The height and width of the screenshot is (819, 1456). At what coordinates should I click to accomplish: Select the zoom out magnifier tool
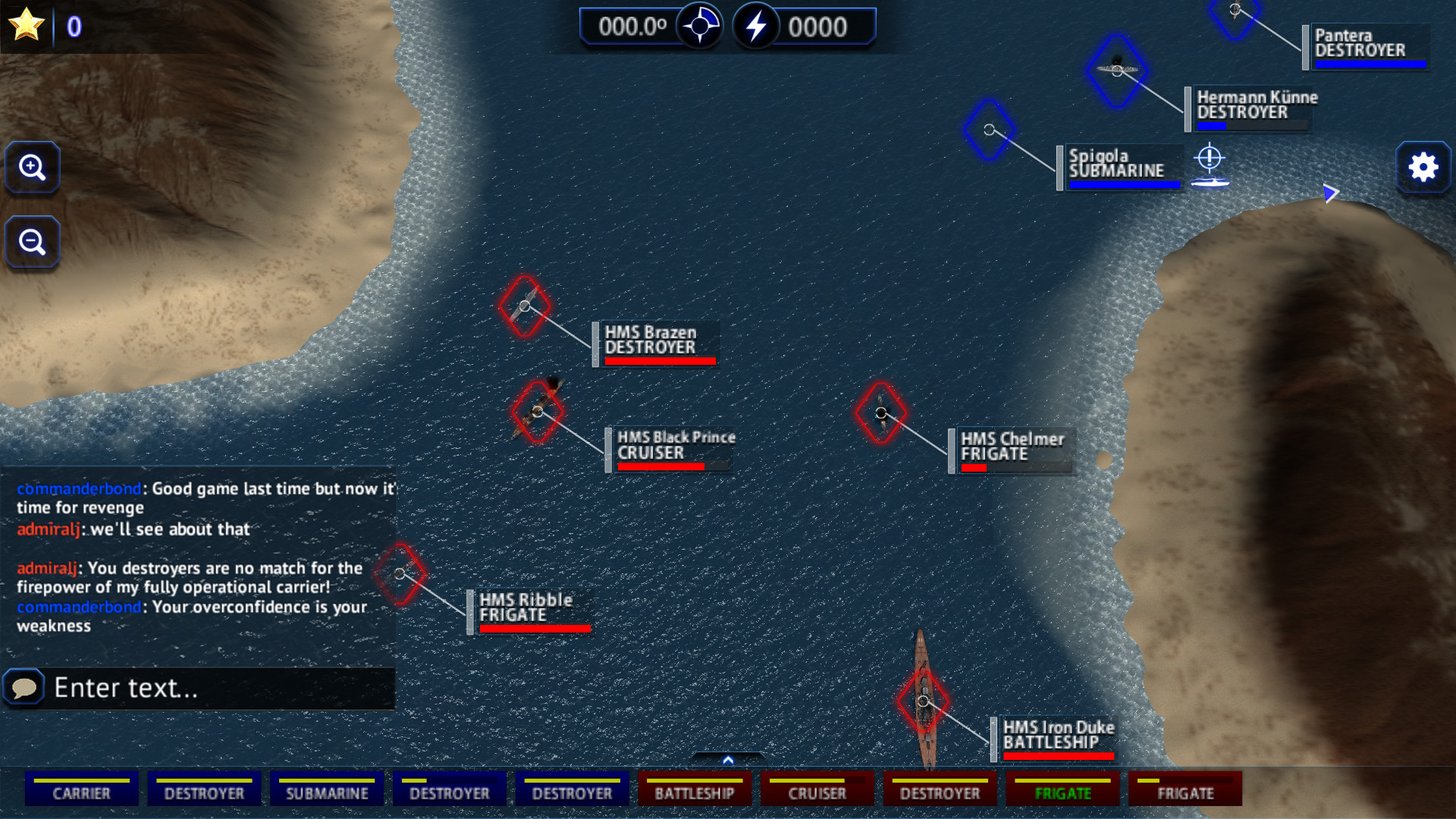[x=32, y=241]
